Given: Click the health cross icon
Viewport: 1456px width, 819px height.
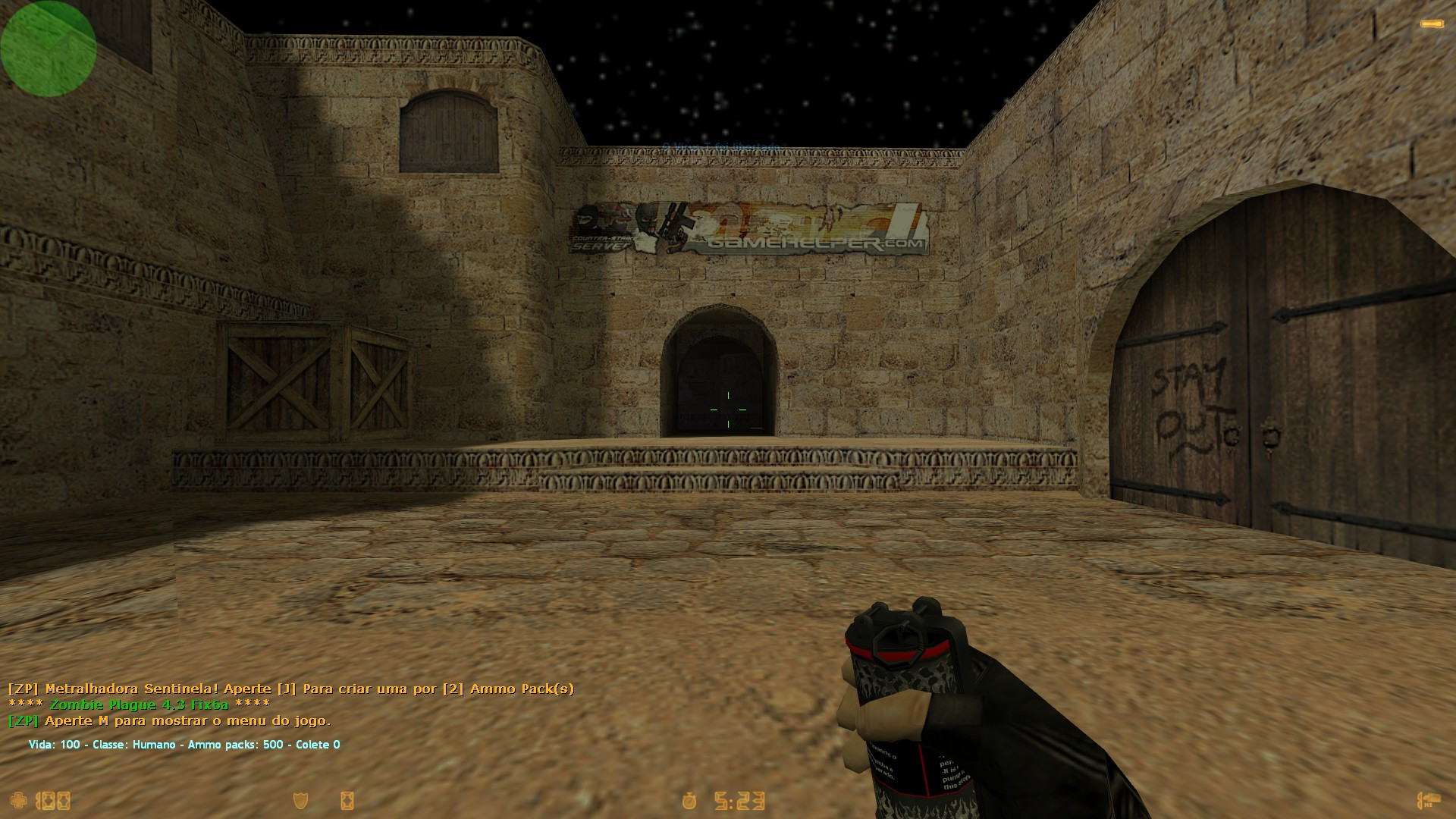Looking at the screenshot, I should click(19, 802).
